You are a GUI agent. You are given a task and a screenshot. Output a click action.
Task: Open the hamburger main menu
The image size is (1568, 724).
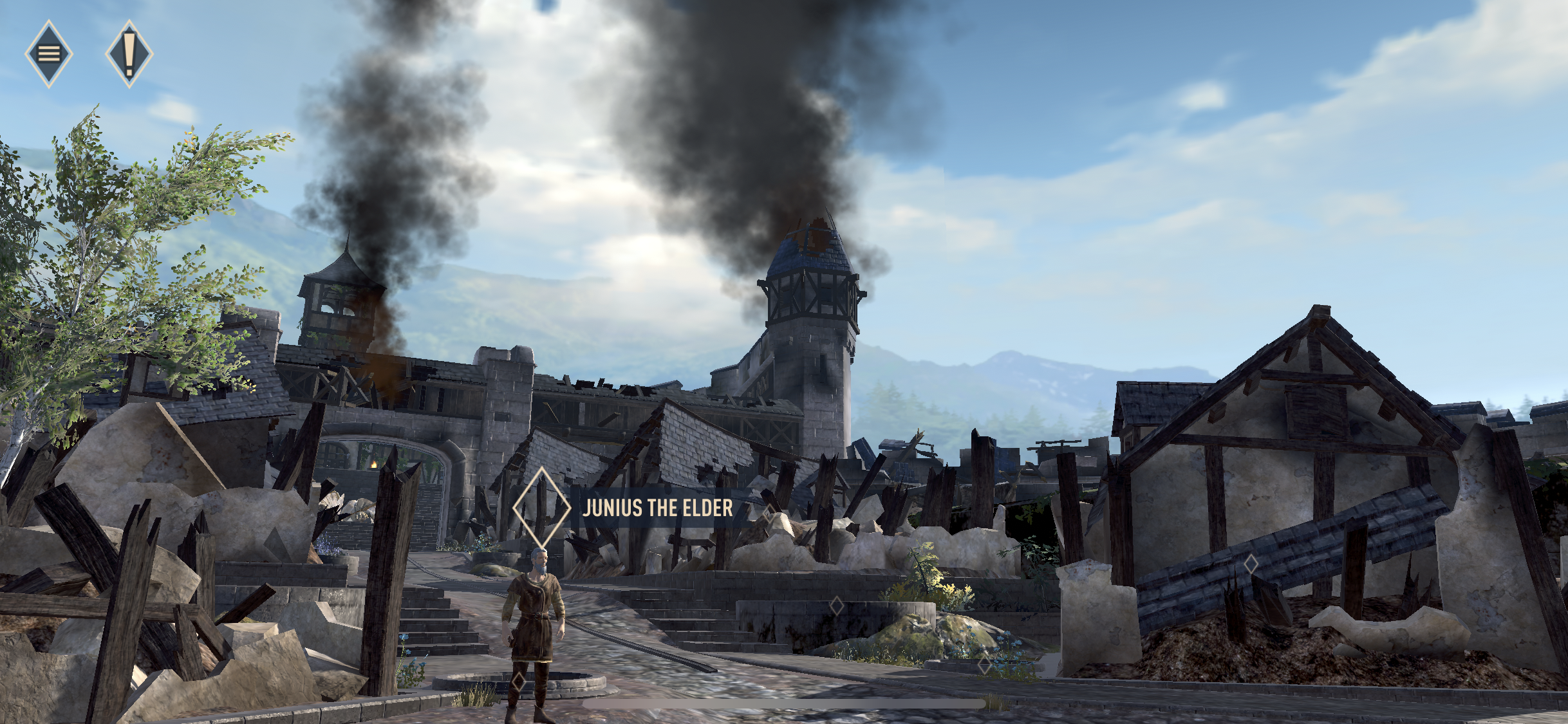tap(49, 53)
